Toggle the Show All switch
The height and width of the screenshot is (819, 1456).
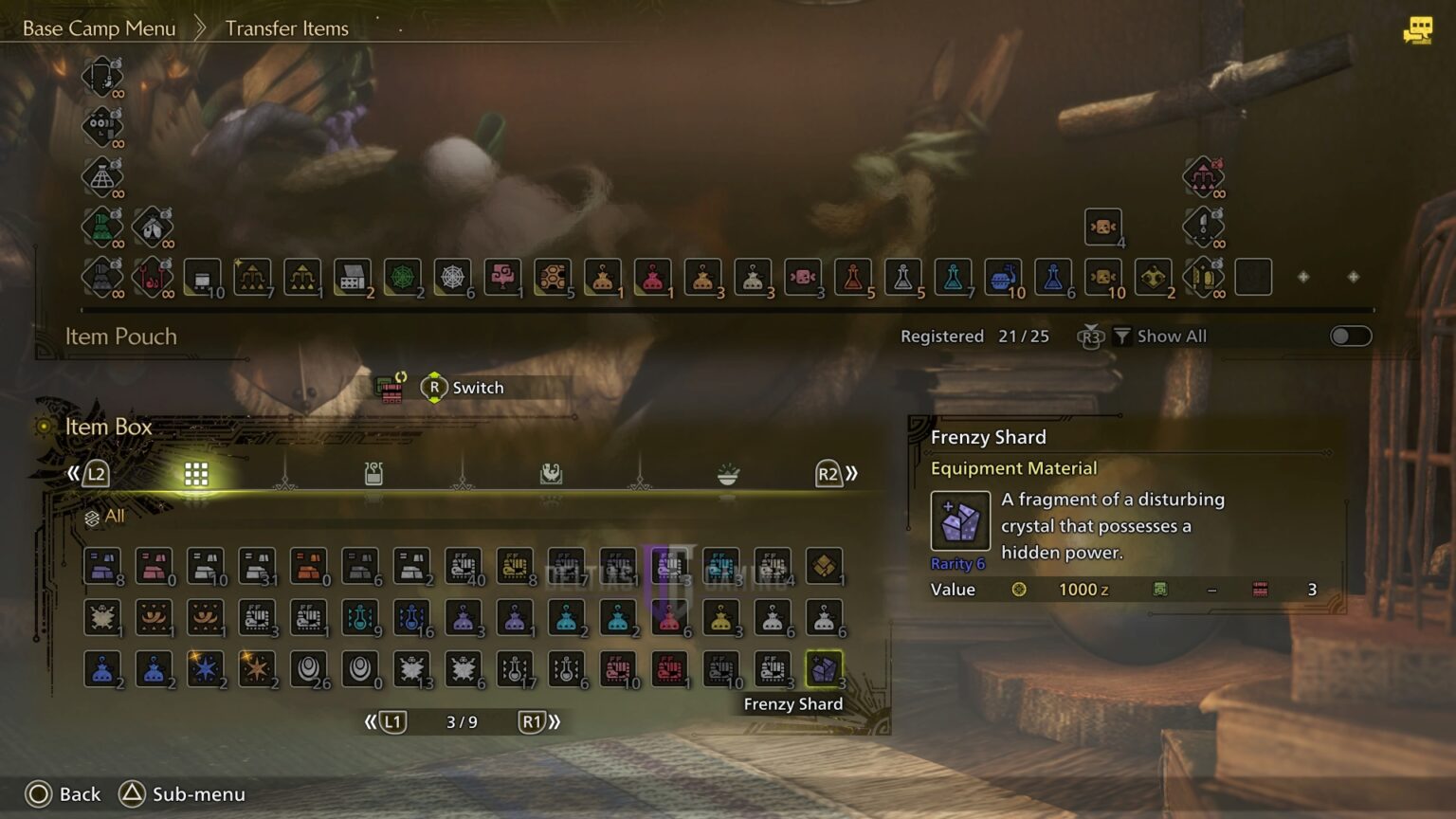[1351, 335]
